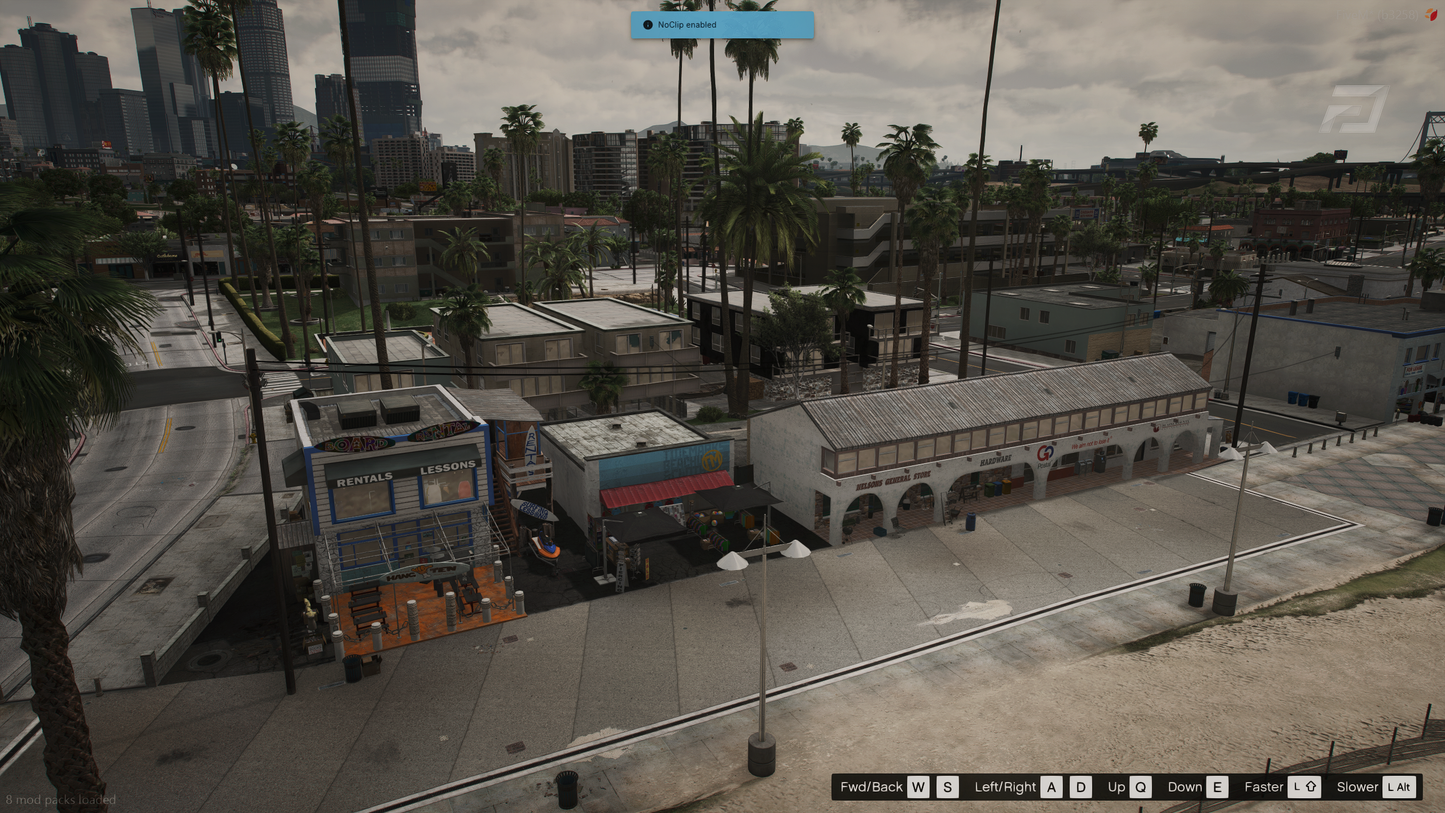
Task: Click the W keycap in the Fwd/Back control
Action: pos(917,787)
